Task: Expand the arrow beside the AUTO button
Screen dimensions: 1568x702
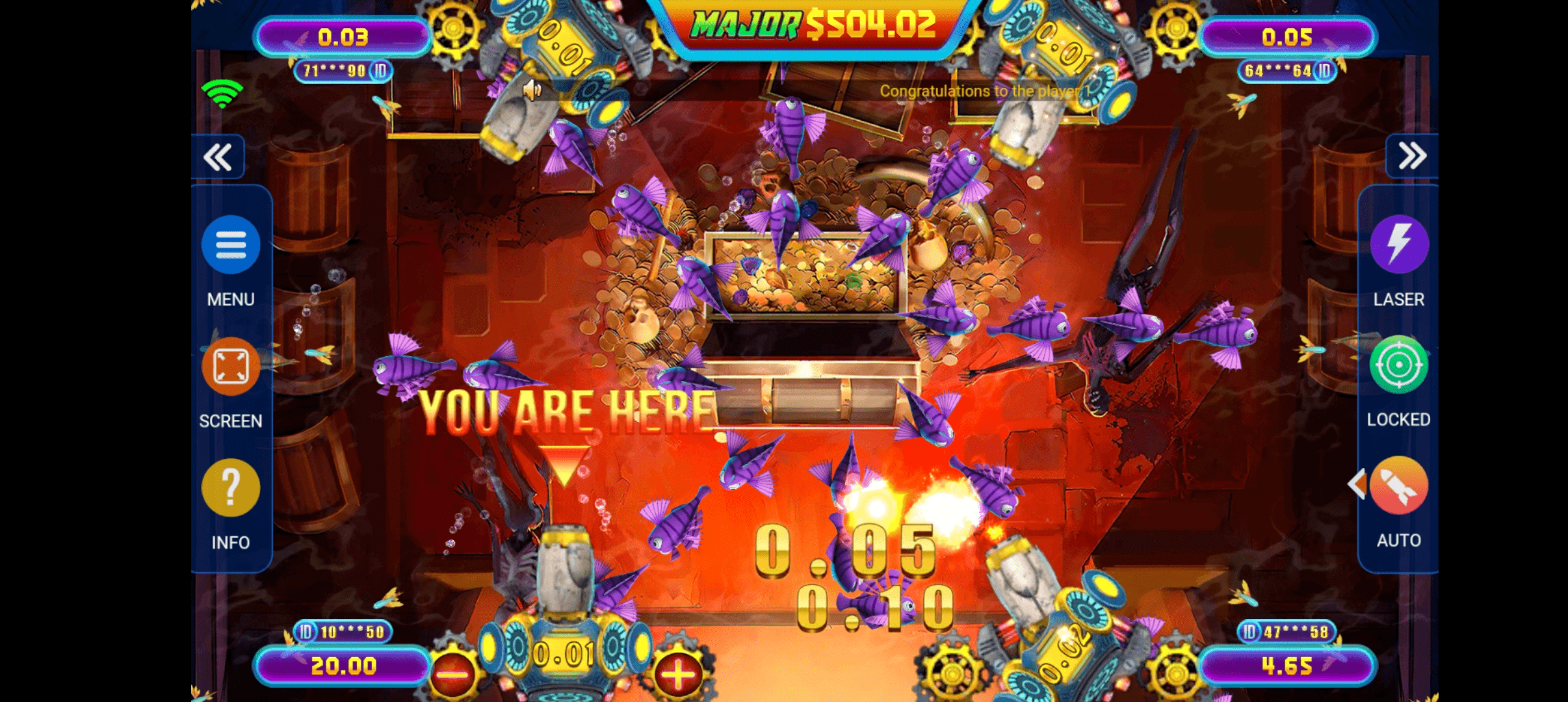Action: pyautogui.click(x=1357, y=484)
